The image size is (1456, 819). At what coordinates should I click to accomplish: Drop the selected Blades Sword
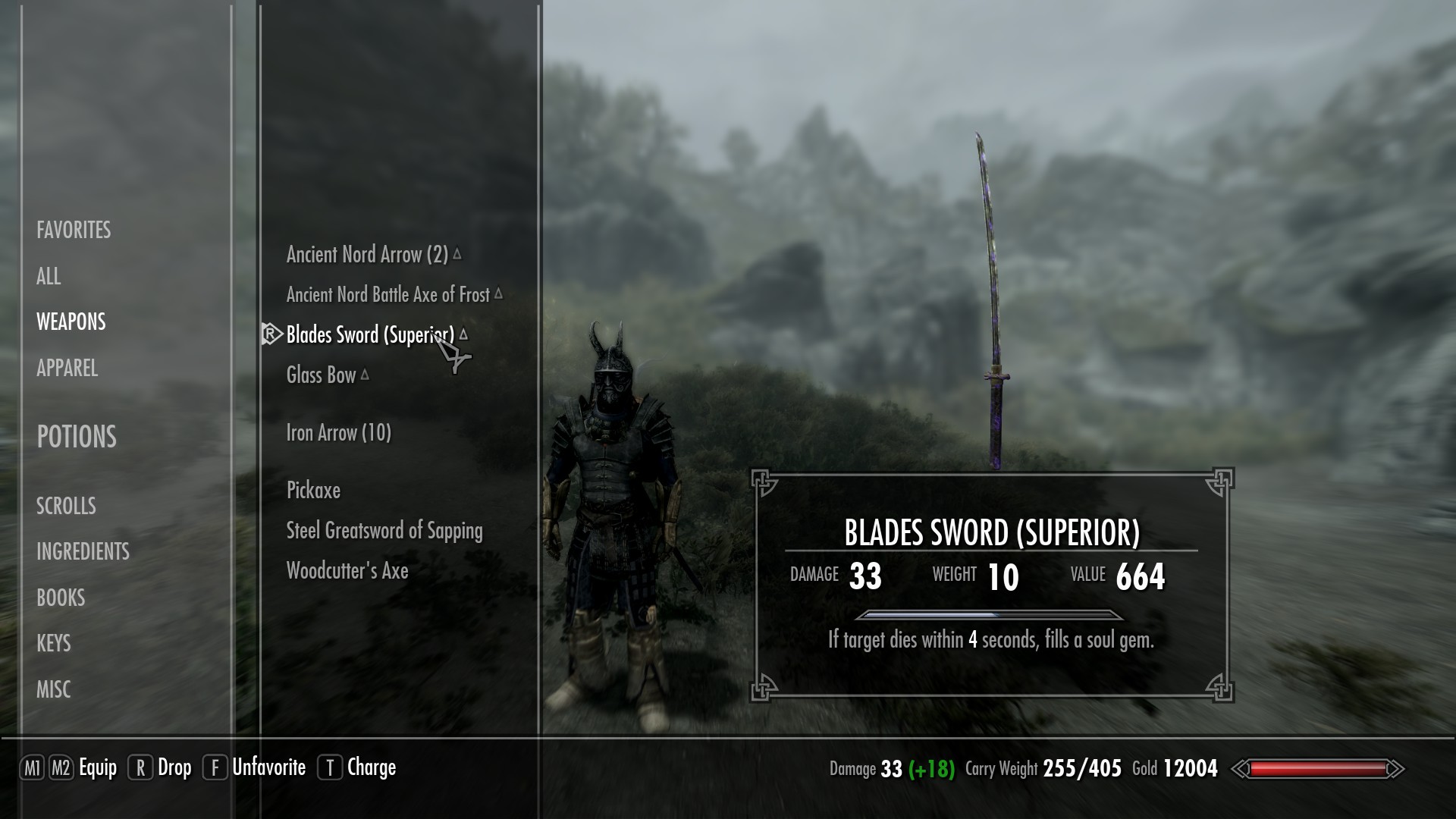click(174, 767)
